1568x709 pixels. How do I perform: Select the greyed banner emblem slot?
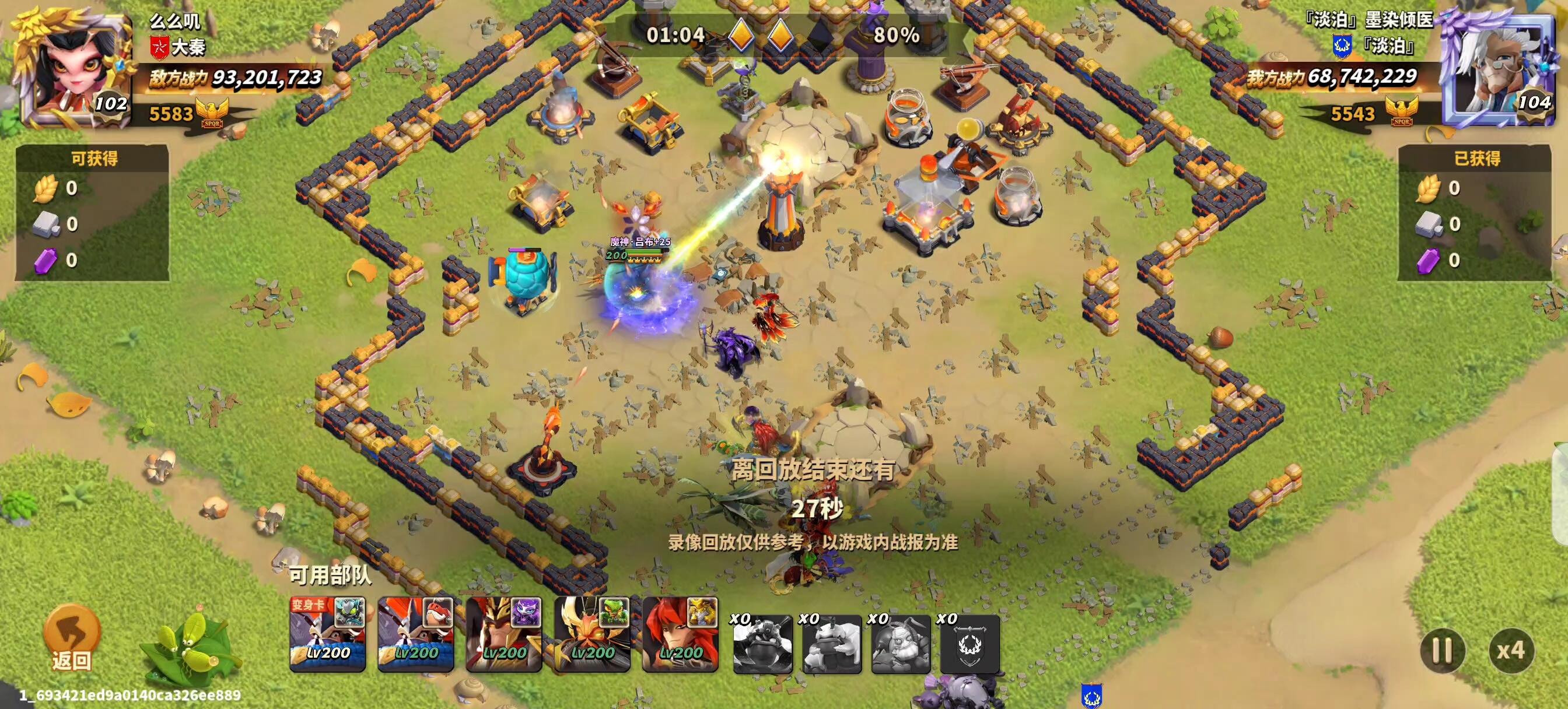pyautogui.click(x=970, y=644)
